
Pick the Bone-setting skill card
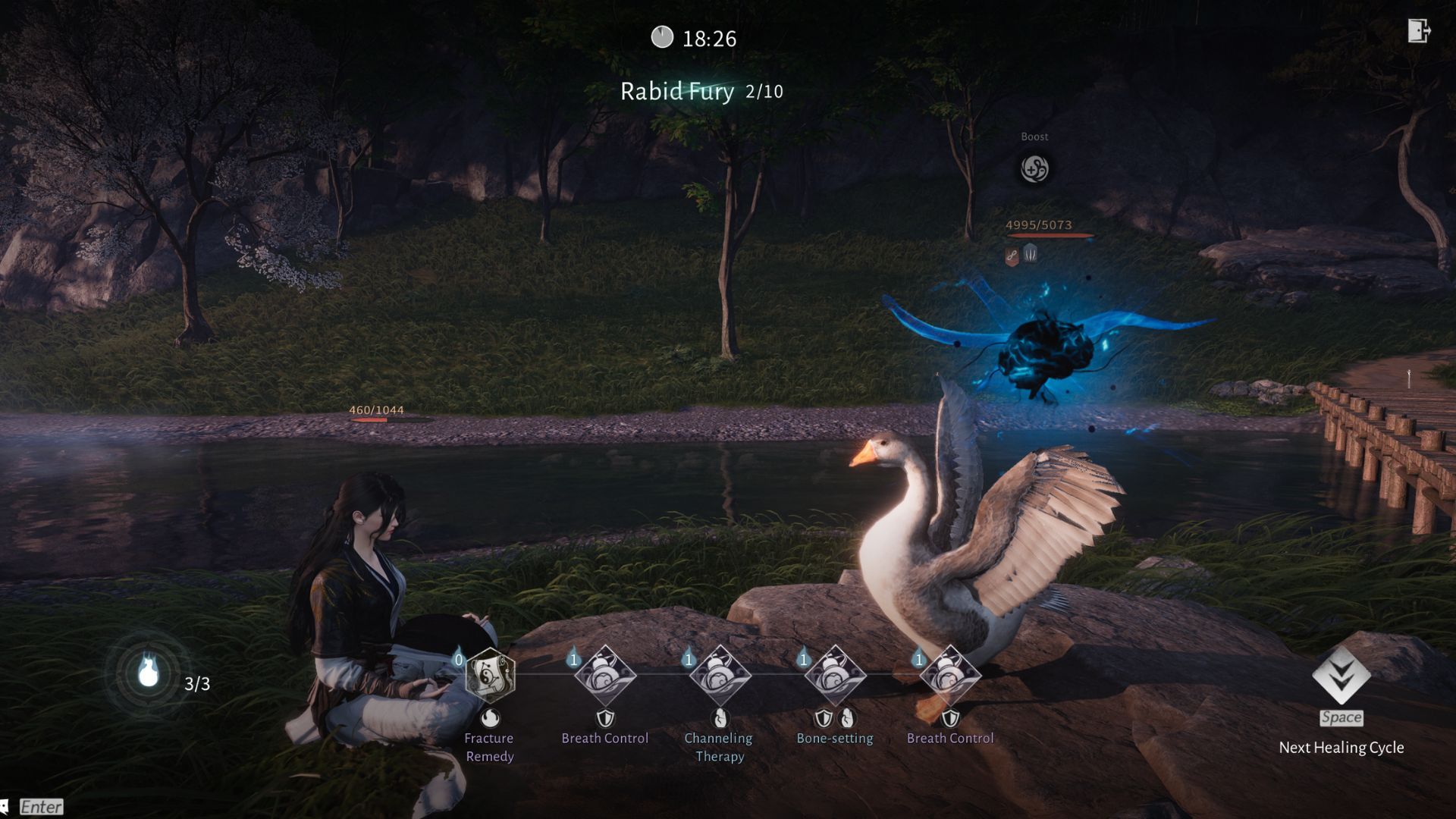835,675
